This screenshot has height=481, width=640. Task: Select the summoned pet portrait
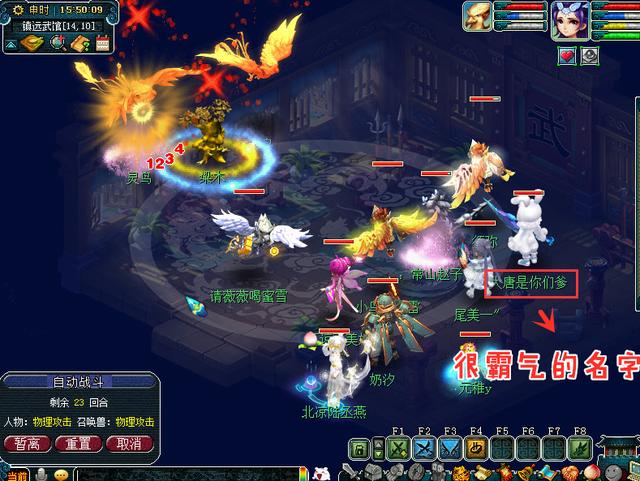(x=480, y=18)
